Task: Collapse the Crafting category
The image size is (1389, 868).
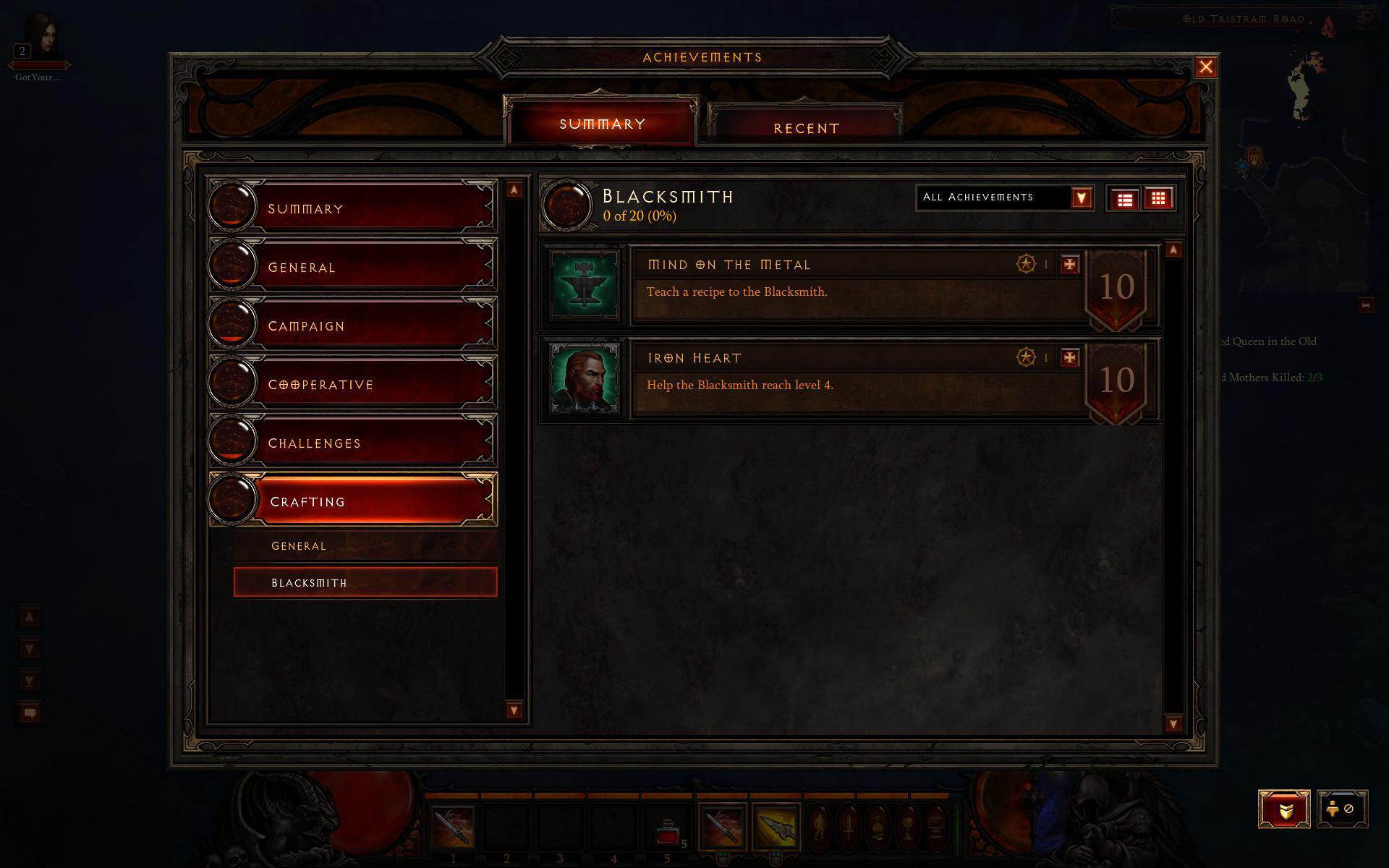Action: (x=352, y=501)
